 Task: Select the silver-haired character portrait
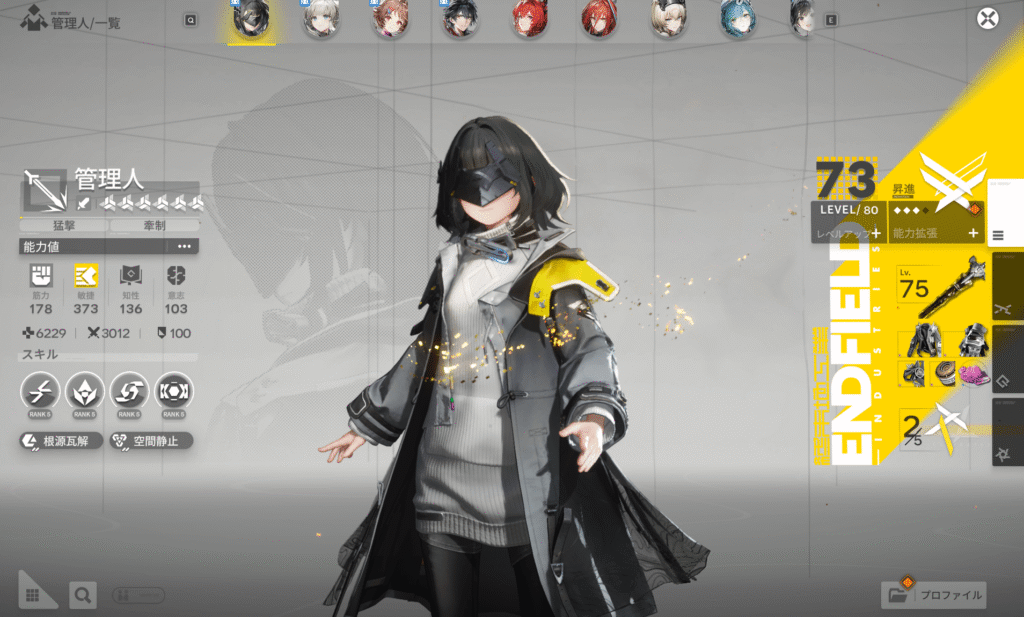click(x=321, y=18)
